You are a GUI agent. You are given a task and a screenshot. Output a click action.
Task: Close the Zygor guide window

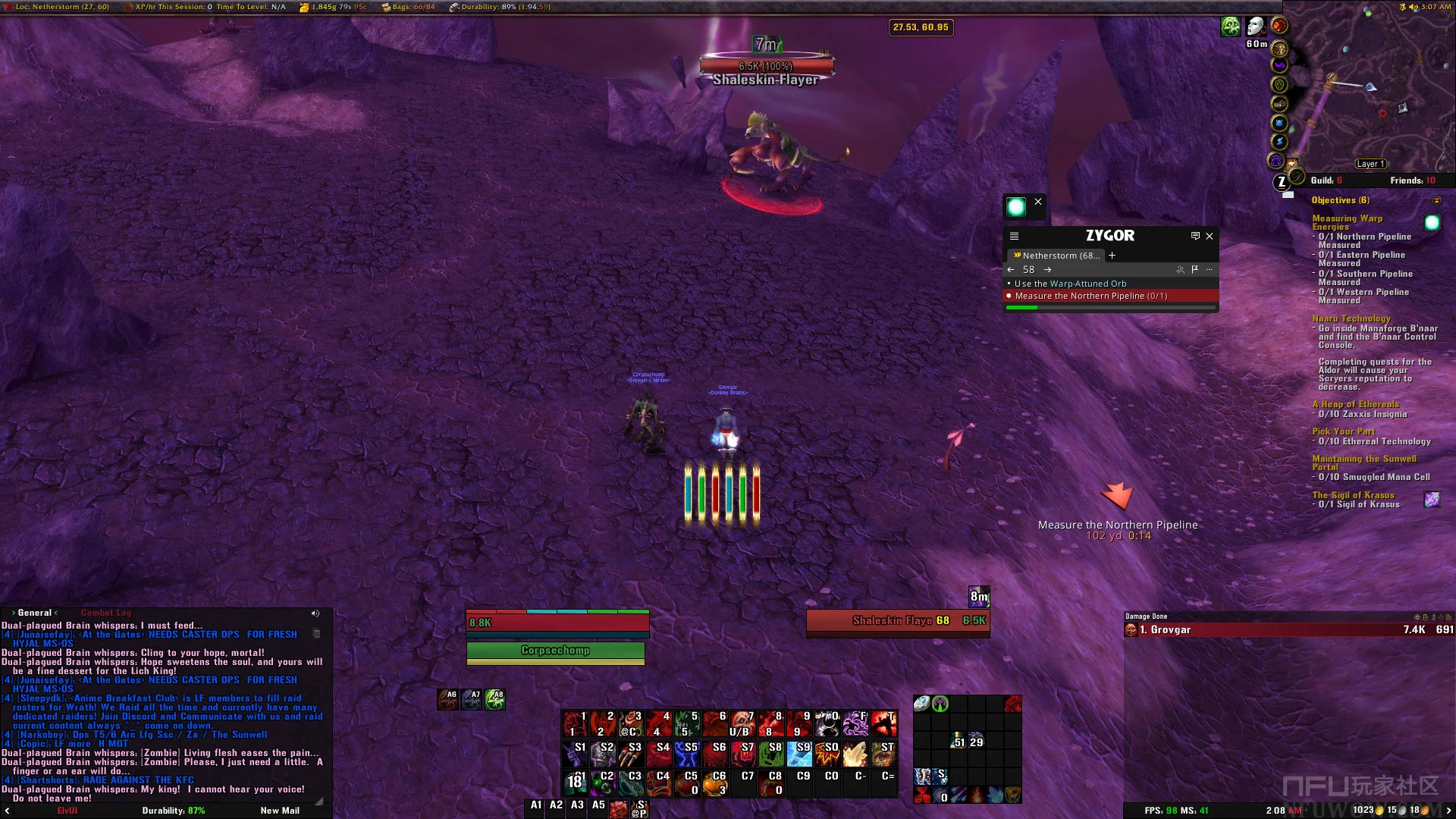coord(1210,237)
